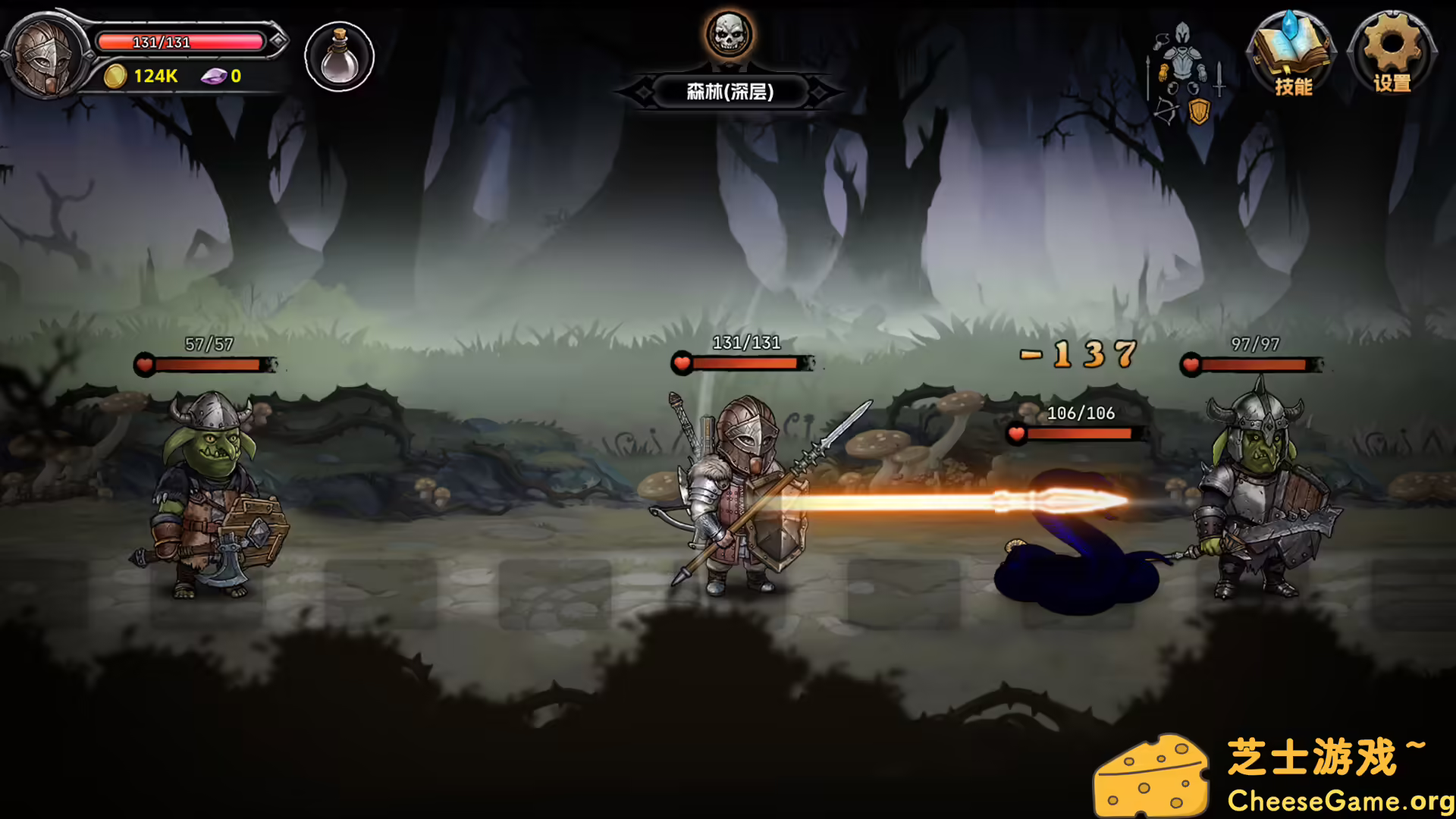Open the 技能 skill book panel
Screen dimensions: 1456x819
tap(1294, 57)
